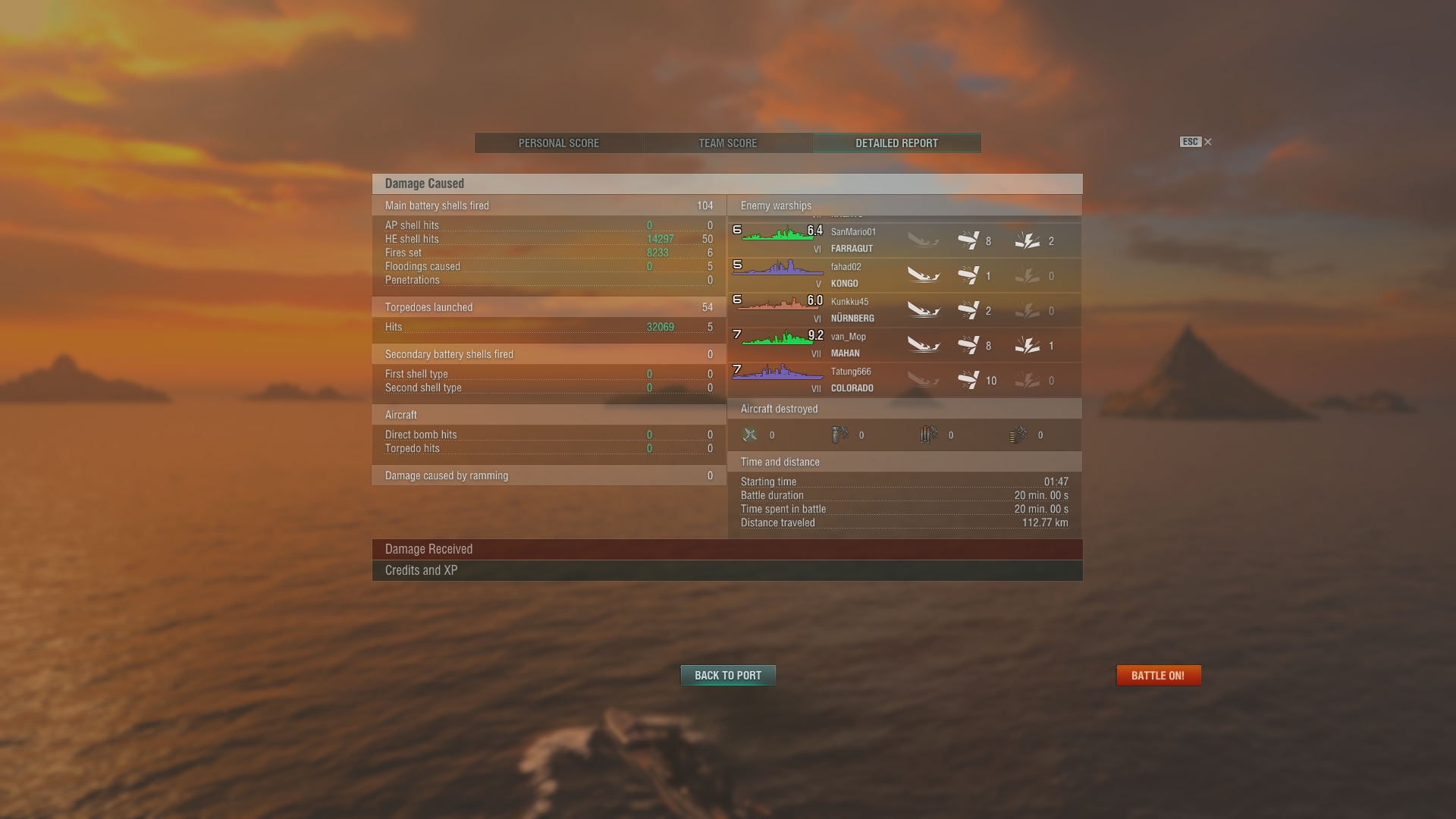1456x819 pixels.
Task: Select Tatung666's Colorado row
Action: (904, 380)
